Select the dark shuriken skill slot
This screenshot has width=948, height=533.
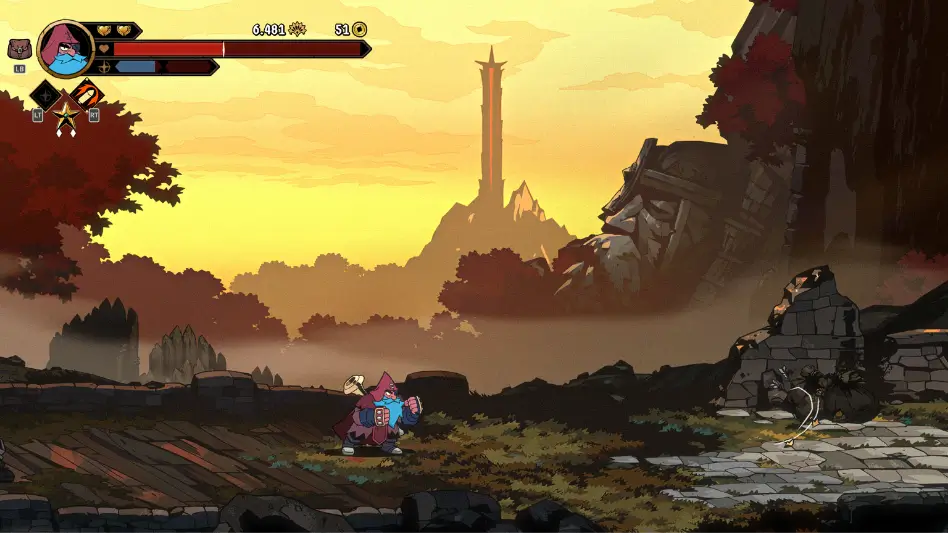[x=46, y=95]
